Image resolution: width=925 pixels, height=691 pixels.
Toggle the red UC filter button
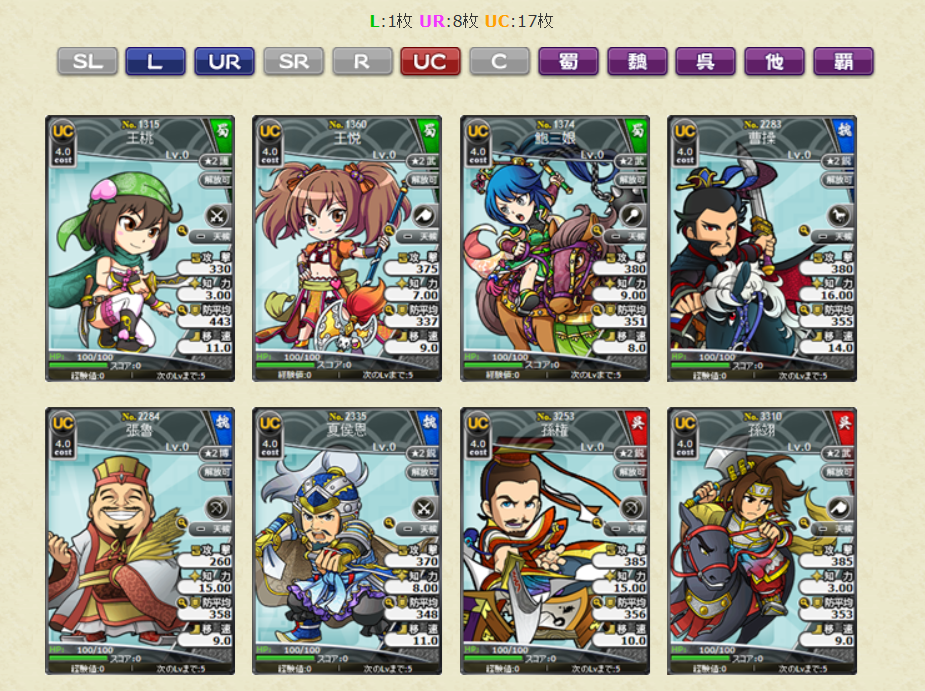tap(430, 61)
